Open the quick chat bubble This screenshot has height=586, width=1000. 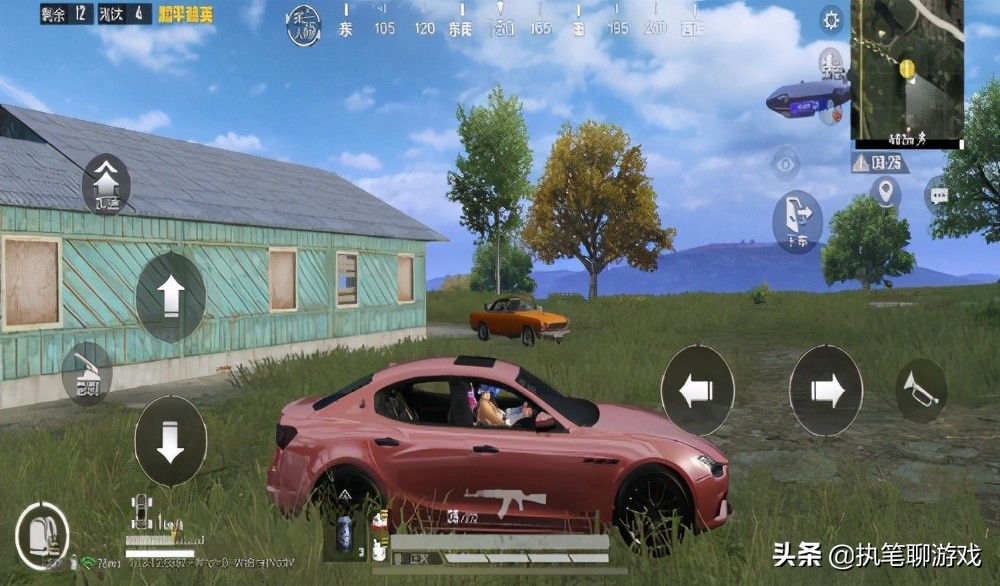pos(936,195)
